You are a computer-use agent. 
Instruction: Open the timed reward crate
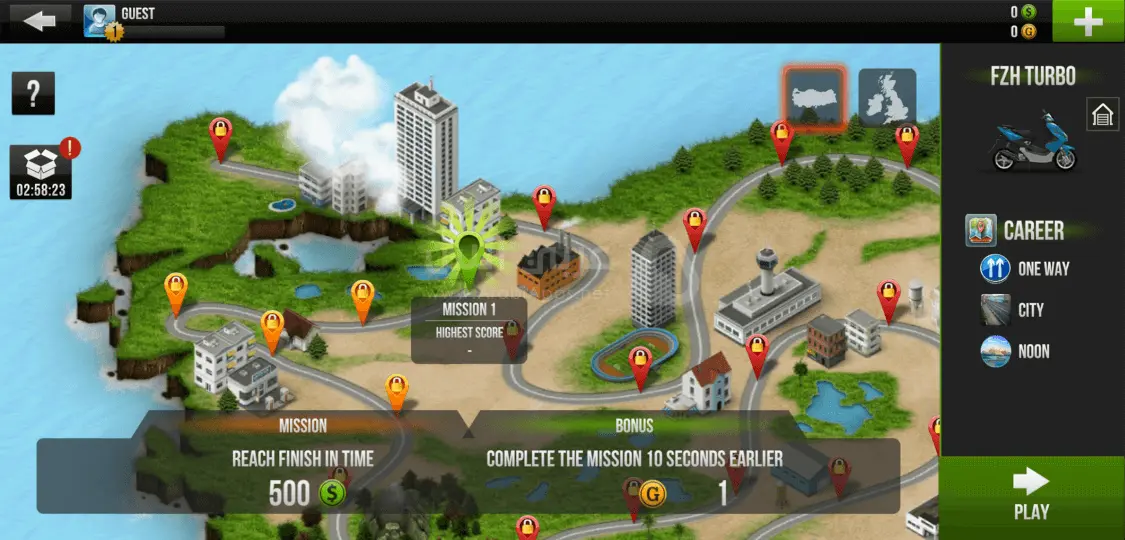coord(41,171)
